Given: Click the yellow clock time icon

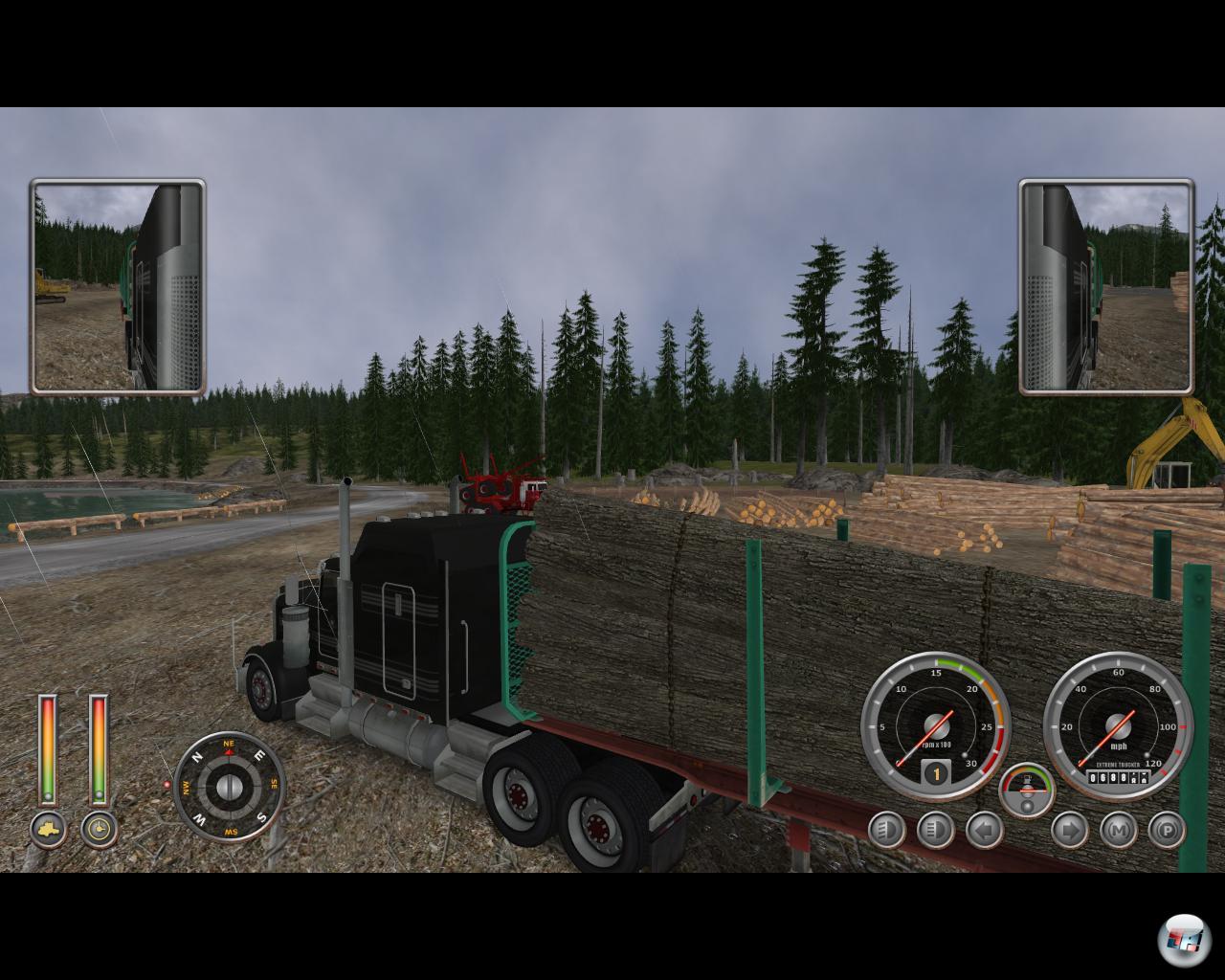Looking at the screenshot, I should tap(99, 829).
